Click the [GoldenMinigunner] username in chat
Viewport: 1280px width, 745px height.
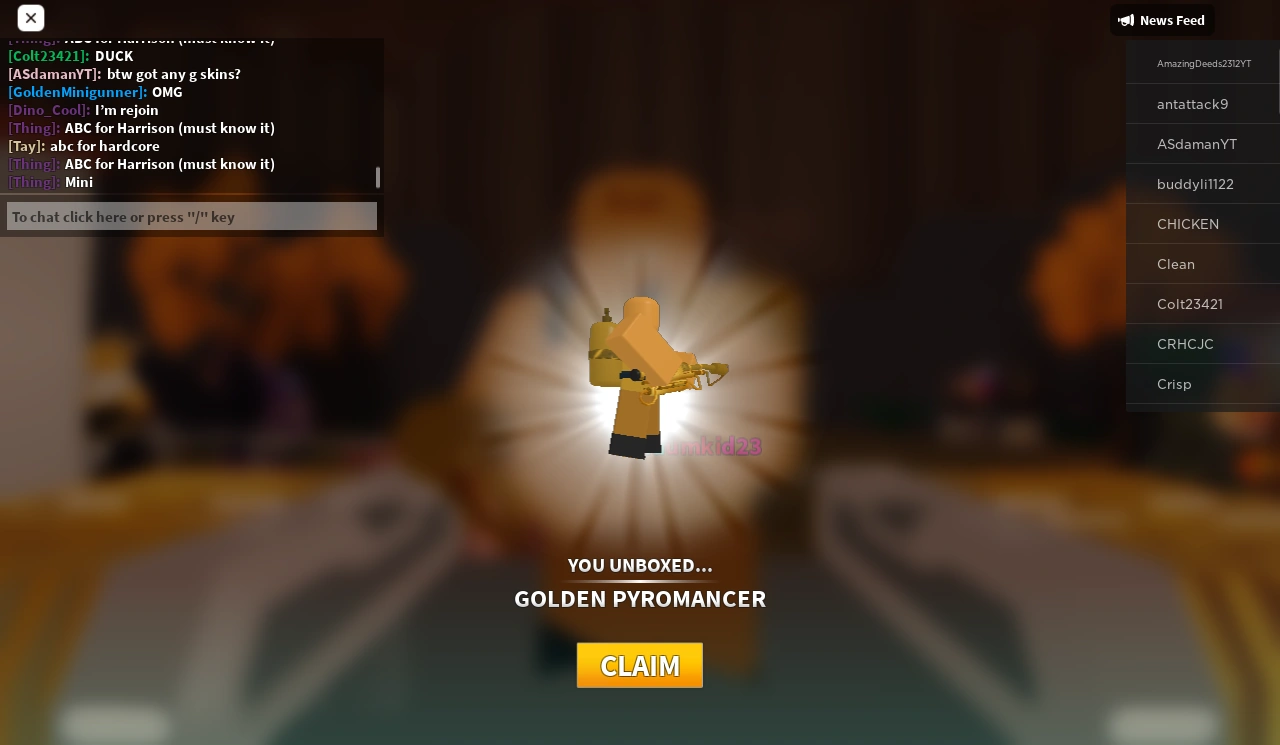pyautogui.click(x=77, y=92)
